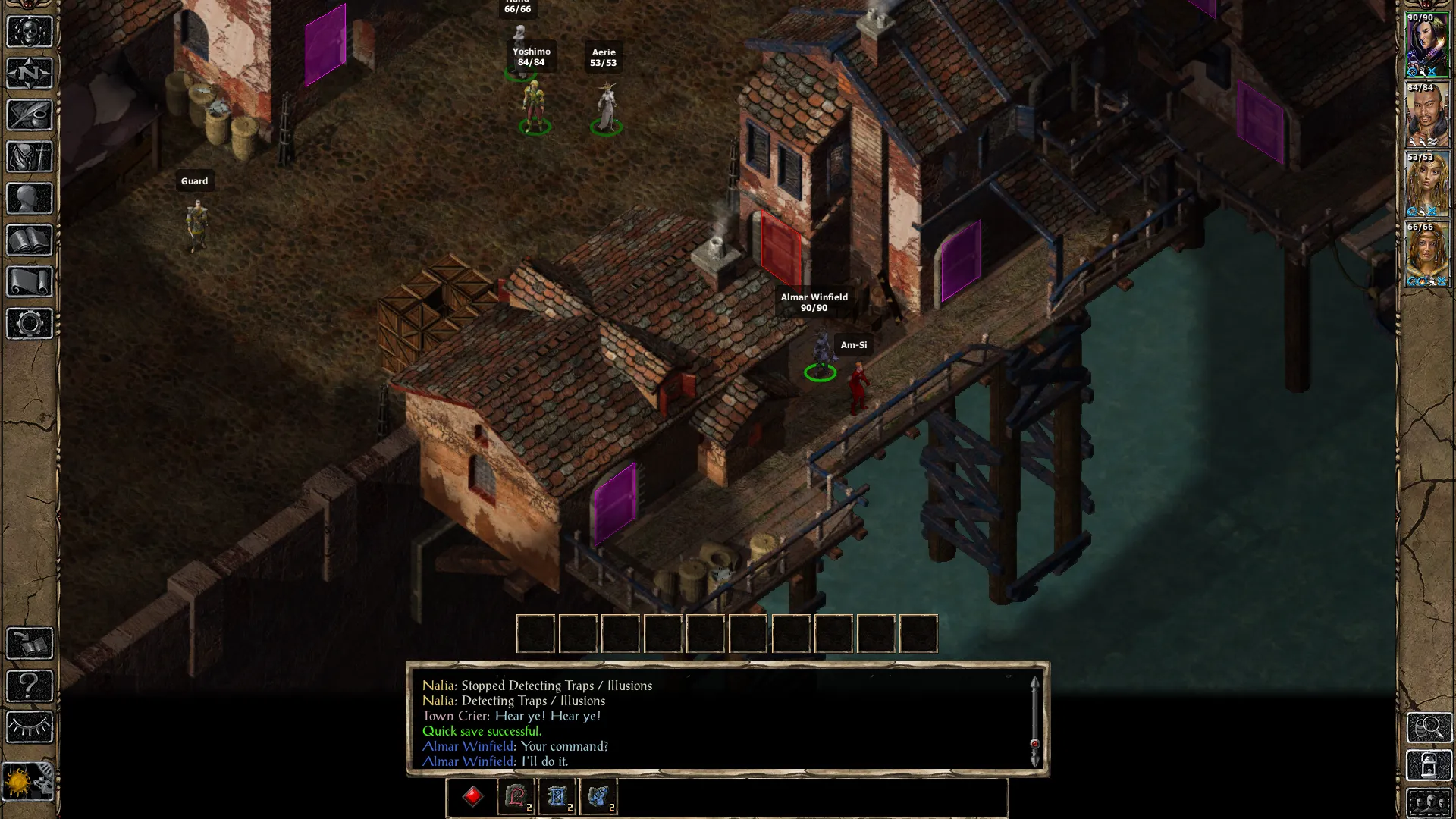Show the character record head icon
This screenshot has width=1456, height=819.
tap(30, 199)
